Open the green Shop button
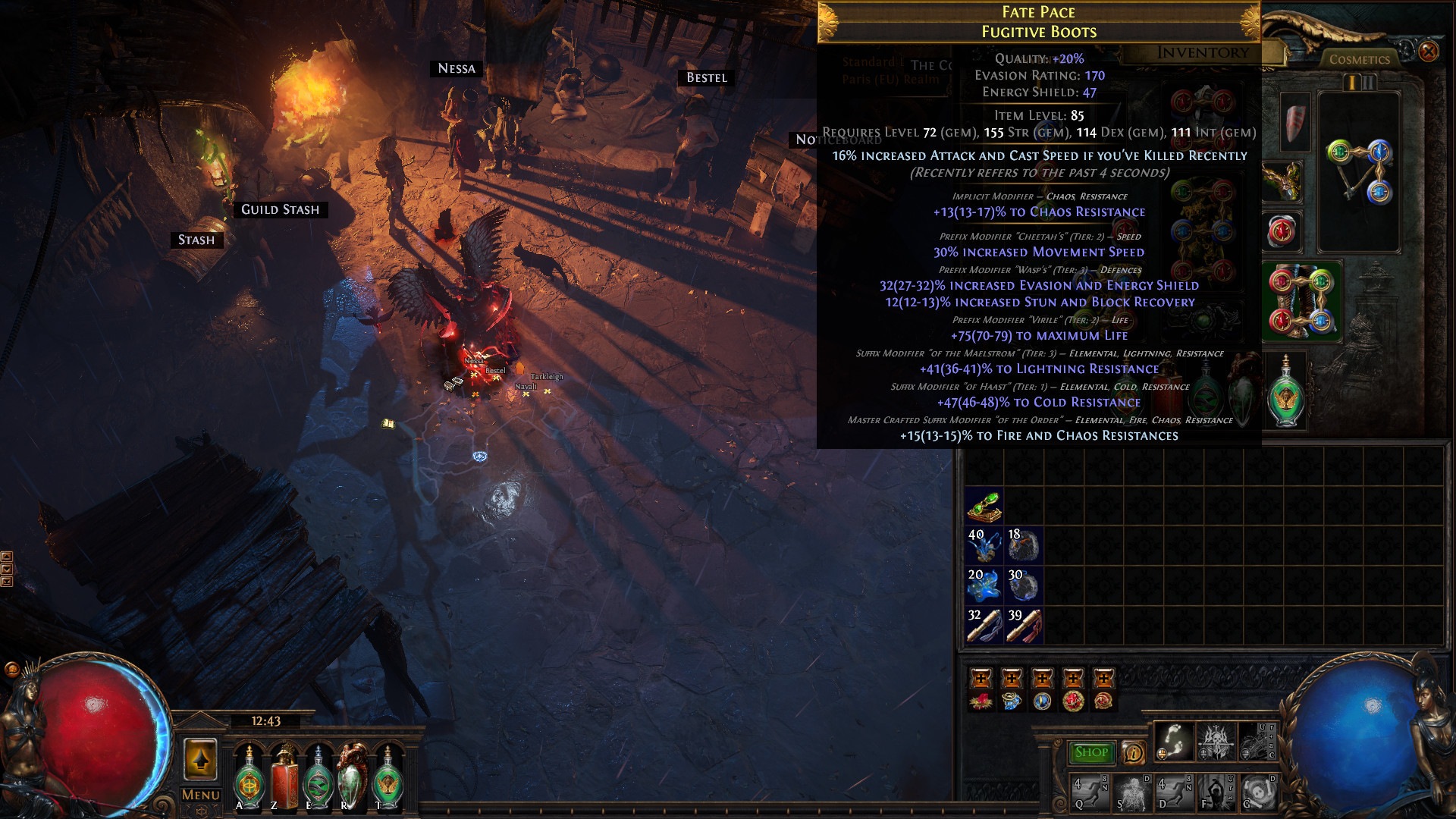Screen dimensions: 1456x819 [x=1091, y=752]
